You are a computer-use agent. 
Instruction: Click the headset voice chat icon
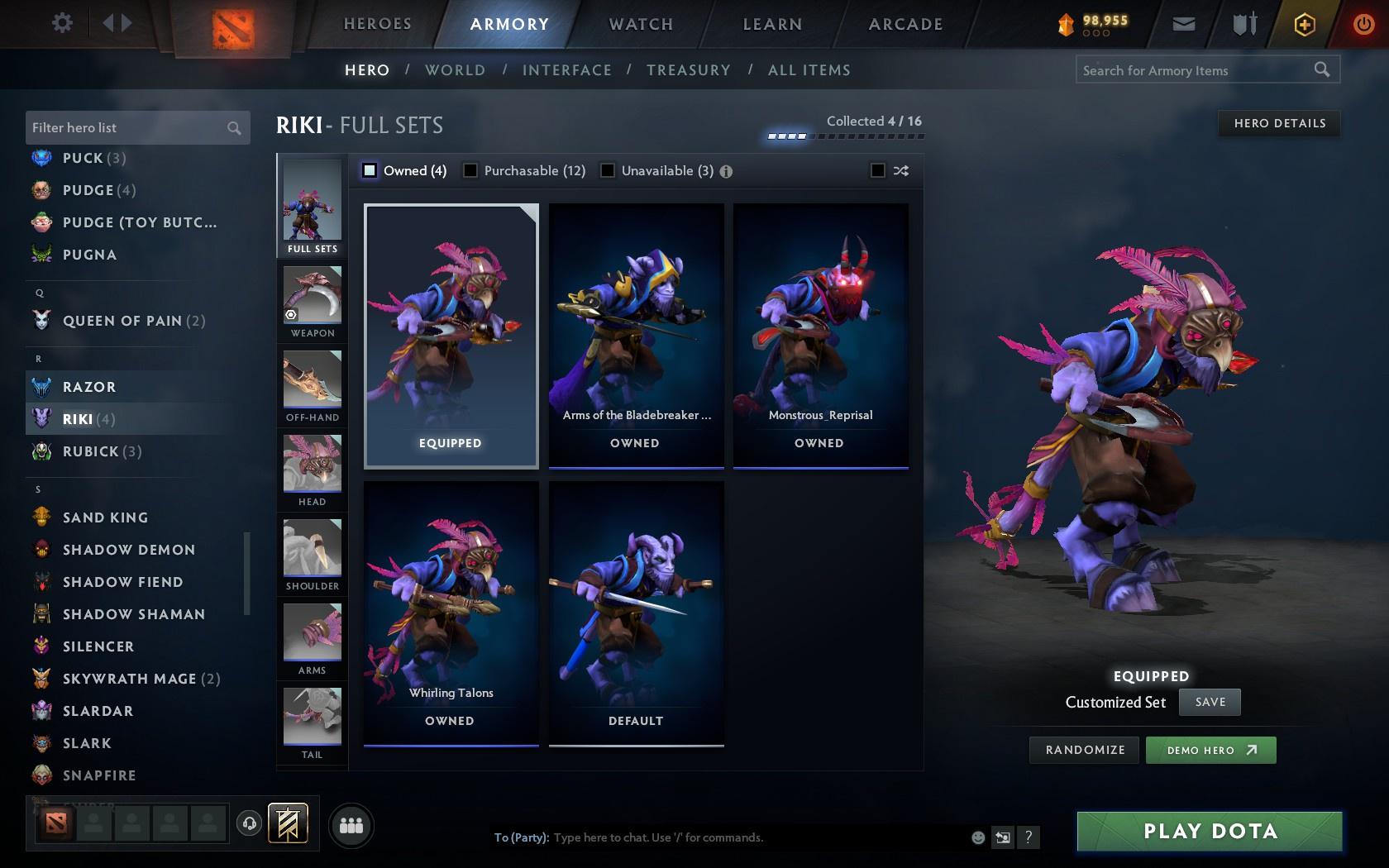click(x=251, y=824)
